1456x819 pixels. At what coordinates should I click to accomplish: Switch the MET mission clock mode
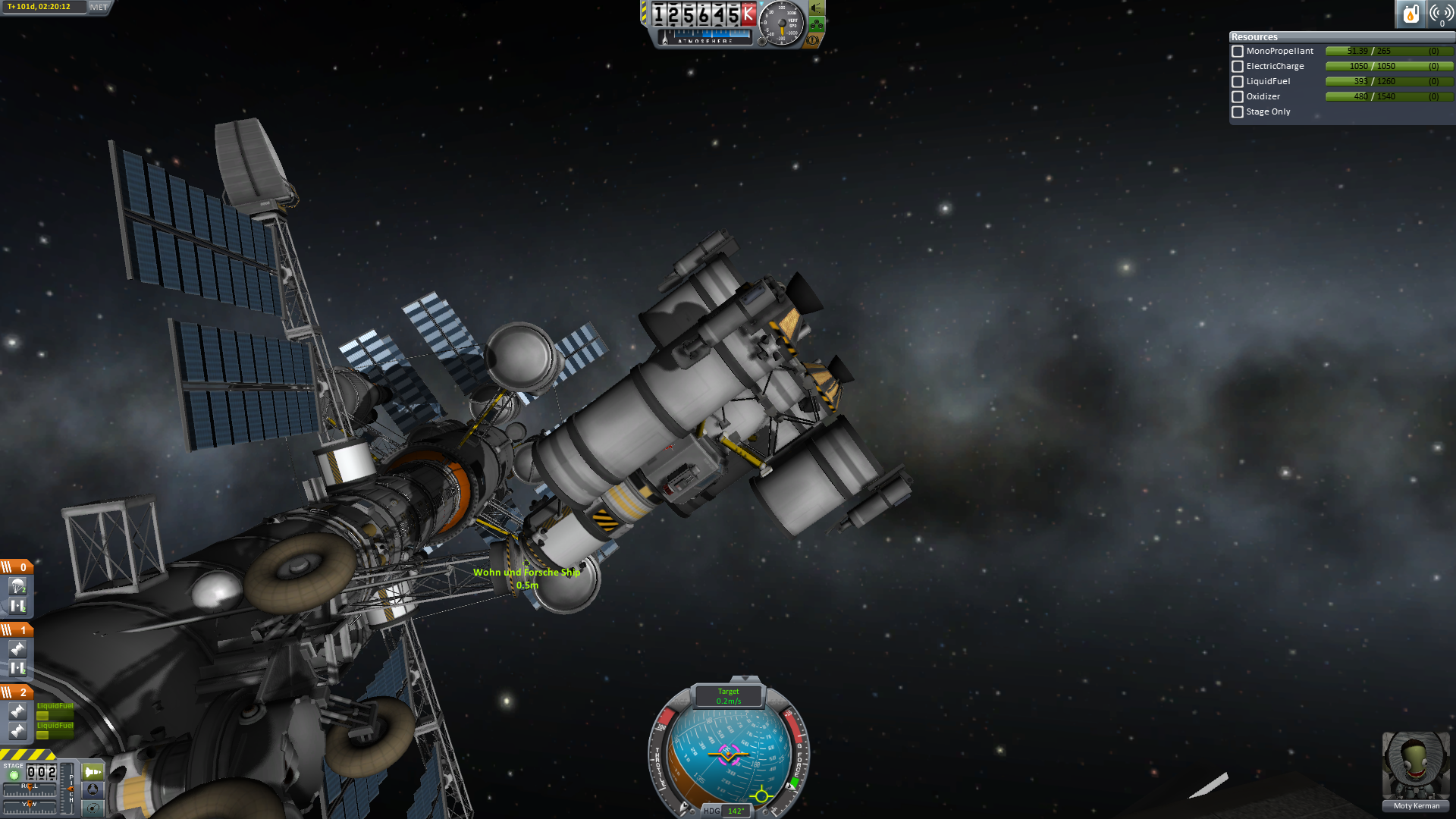(99, 7)
